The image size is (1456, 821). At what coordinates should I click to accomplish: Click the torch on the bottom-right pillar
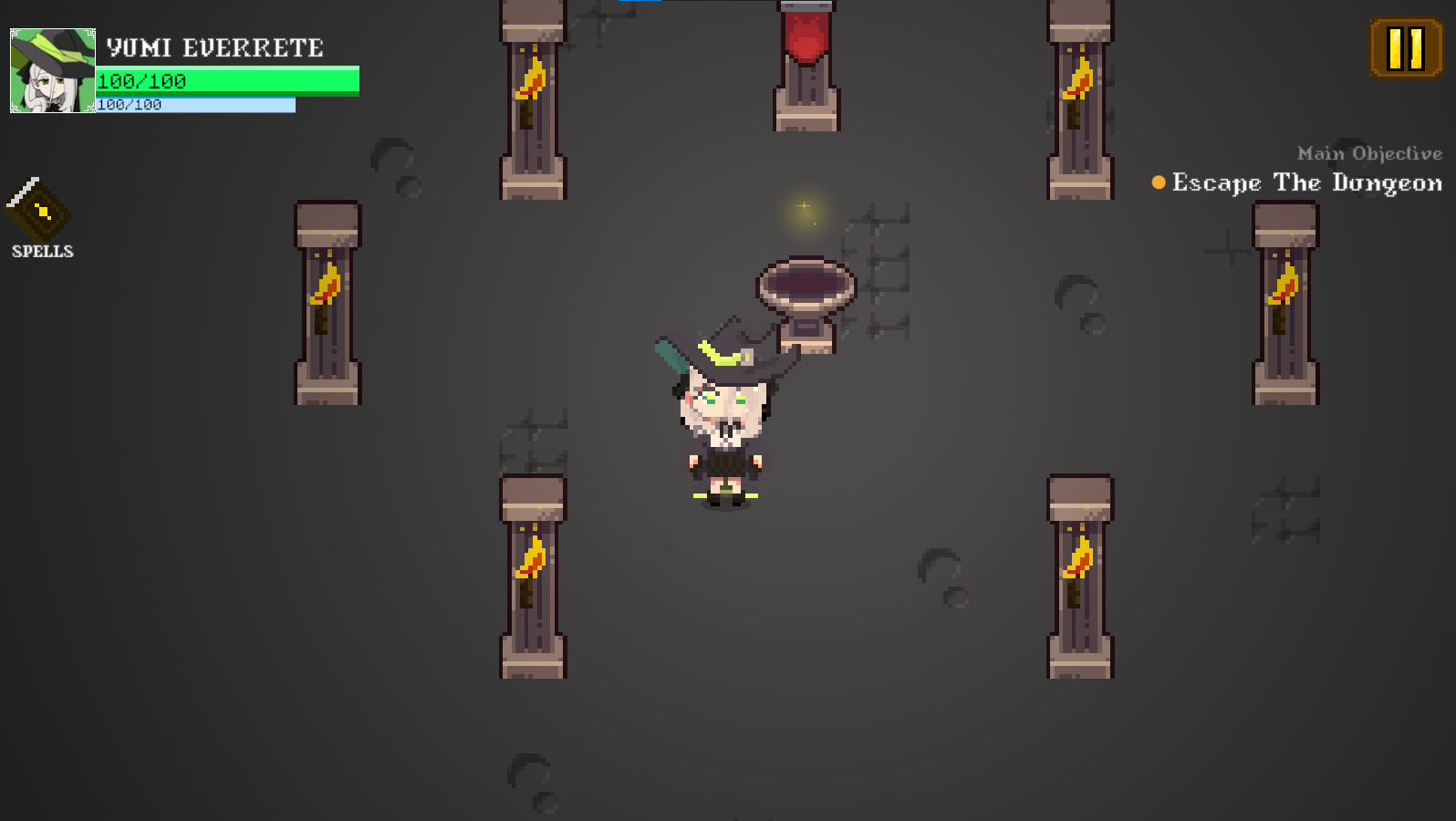pyautogui.click(x=1076, y=561)
